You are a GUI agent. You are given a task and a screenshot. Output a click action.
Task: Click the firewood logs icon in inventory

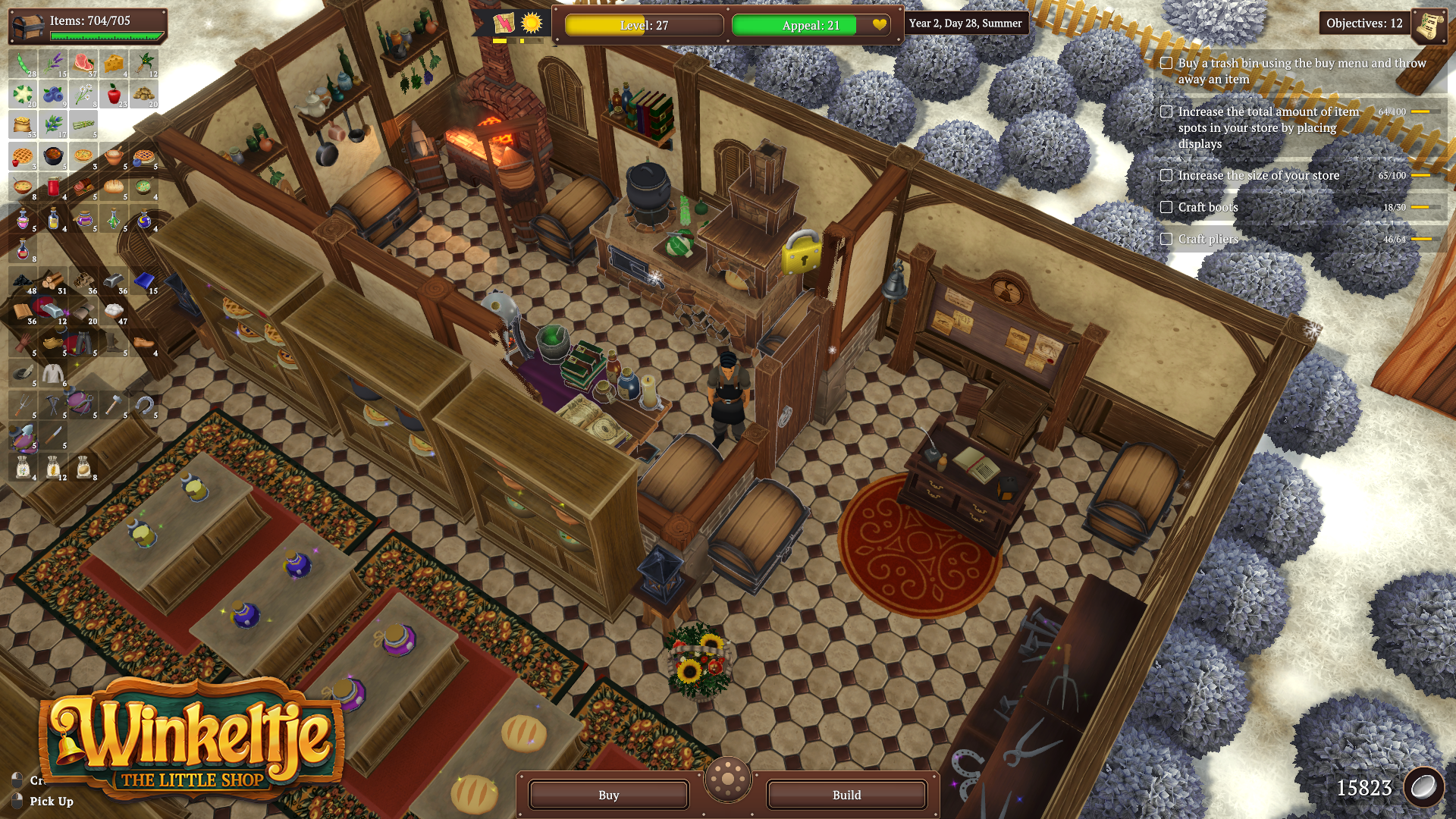(x=53, y=281)
